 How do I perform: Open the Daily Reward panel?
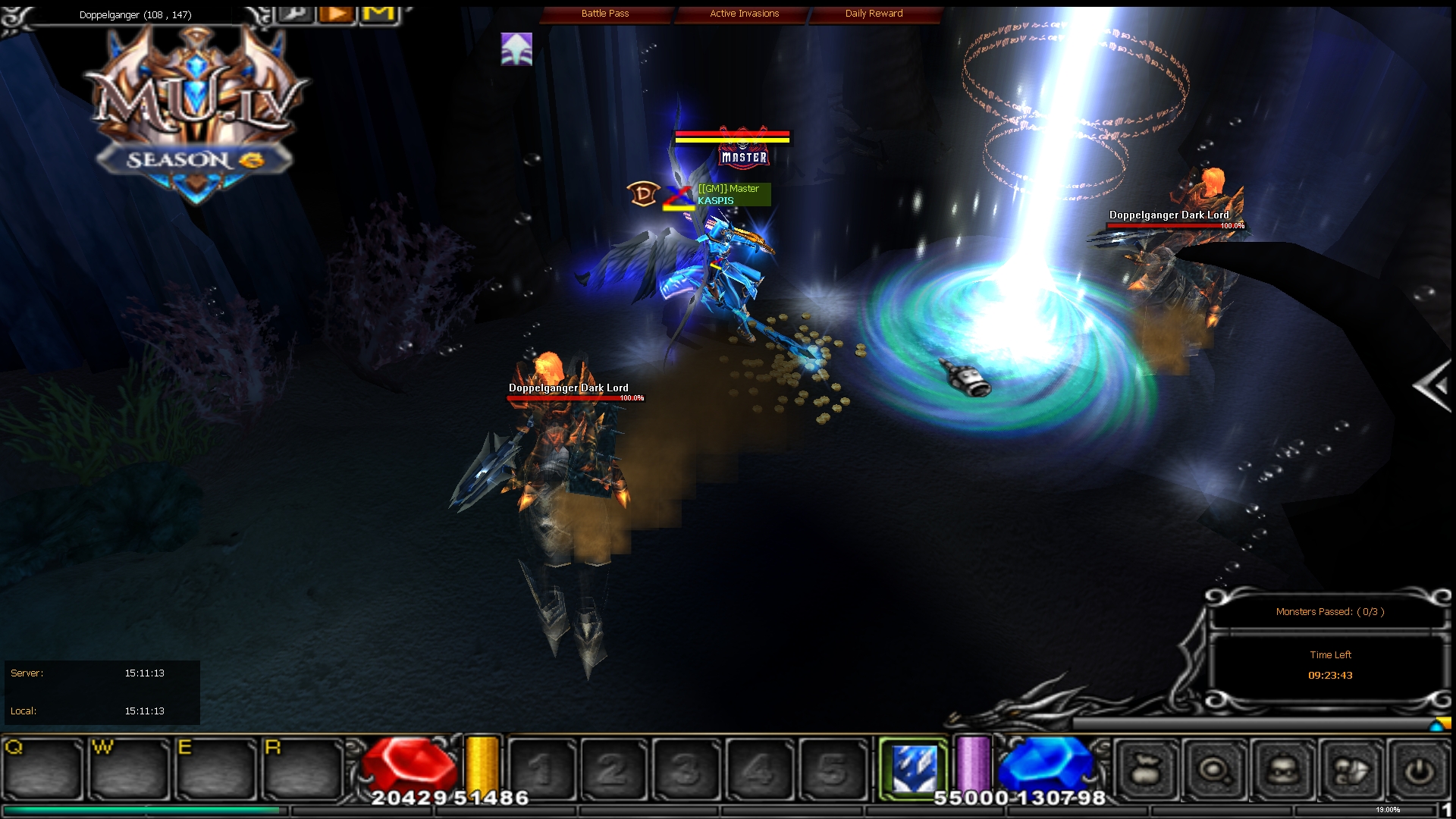coord(873,13)
